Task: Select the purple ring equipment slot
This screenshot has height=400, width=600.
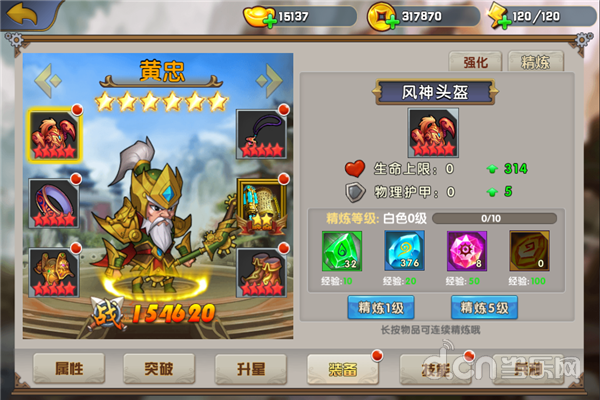Action: pyautogui.click(x=52, y=202)
